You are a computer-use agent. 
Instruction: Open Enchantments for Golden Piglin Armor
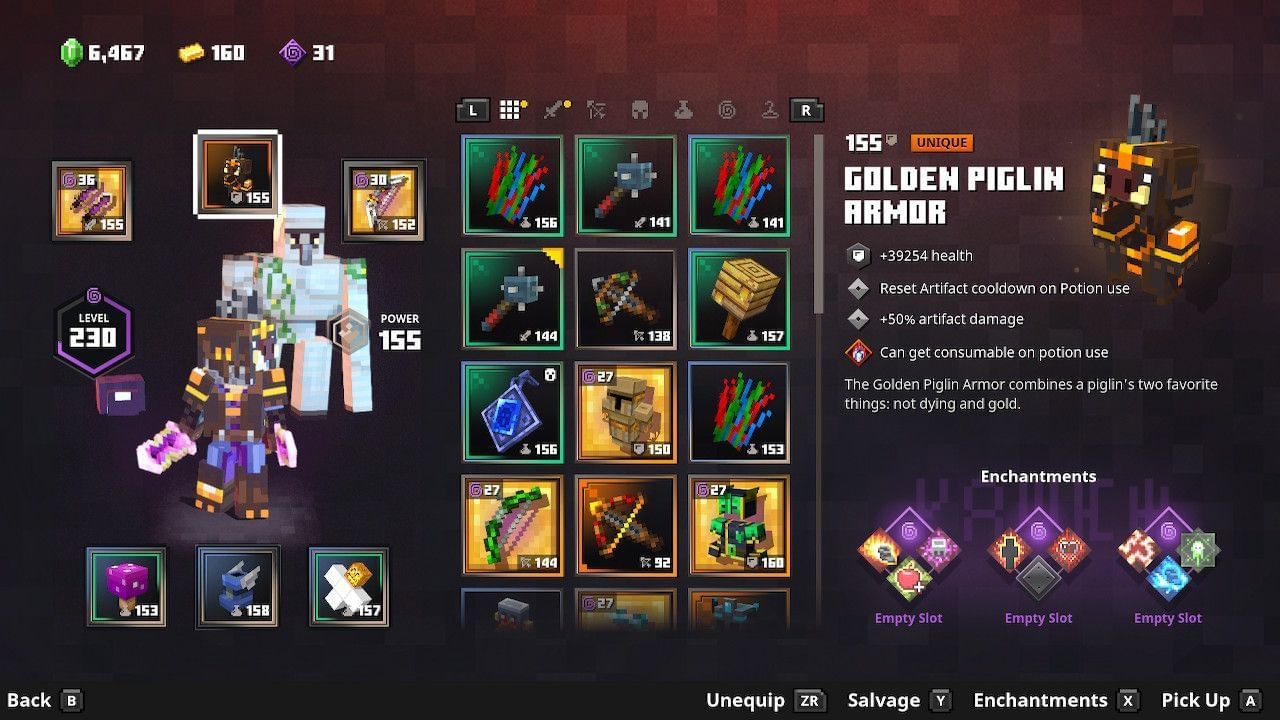(x=1040, y=700)
